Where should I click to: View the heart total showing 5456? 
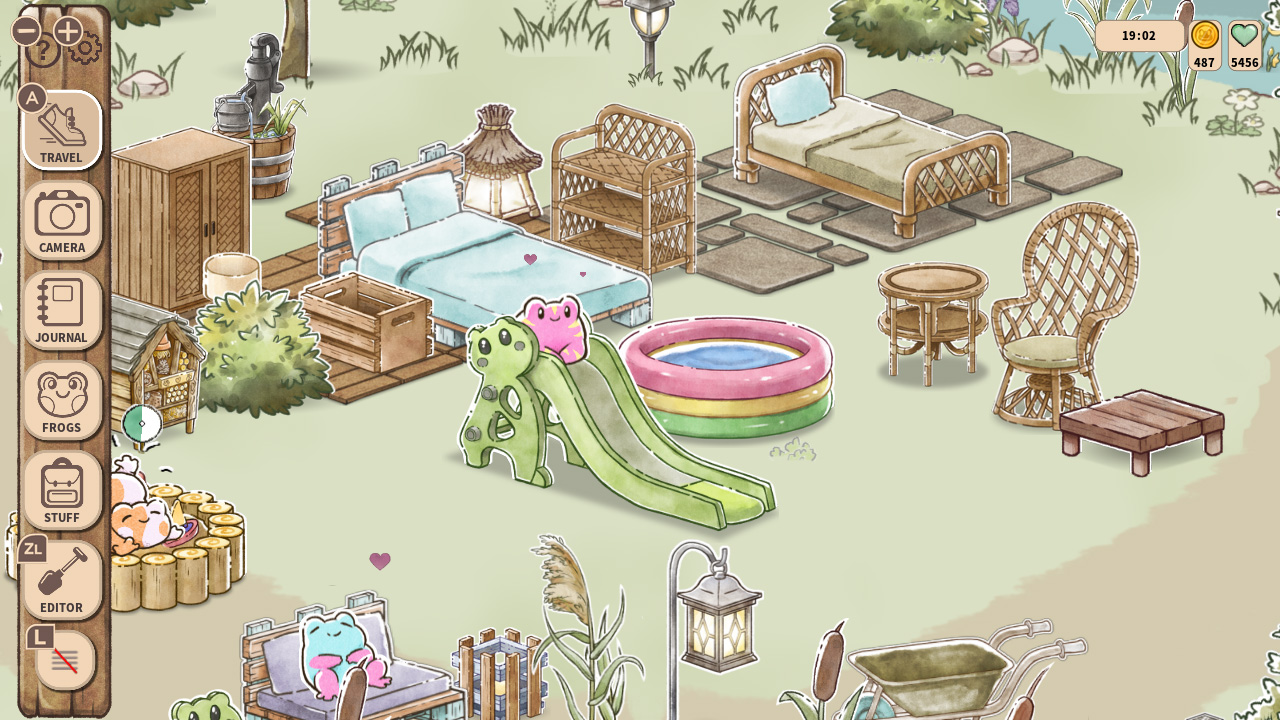click(x=1243, y=45)
